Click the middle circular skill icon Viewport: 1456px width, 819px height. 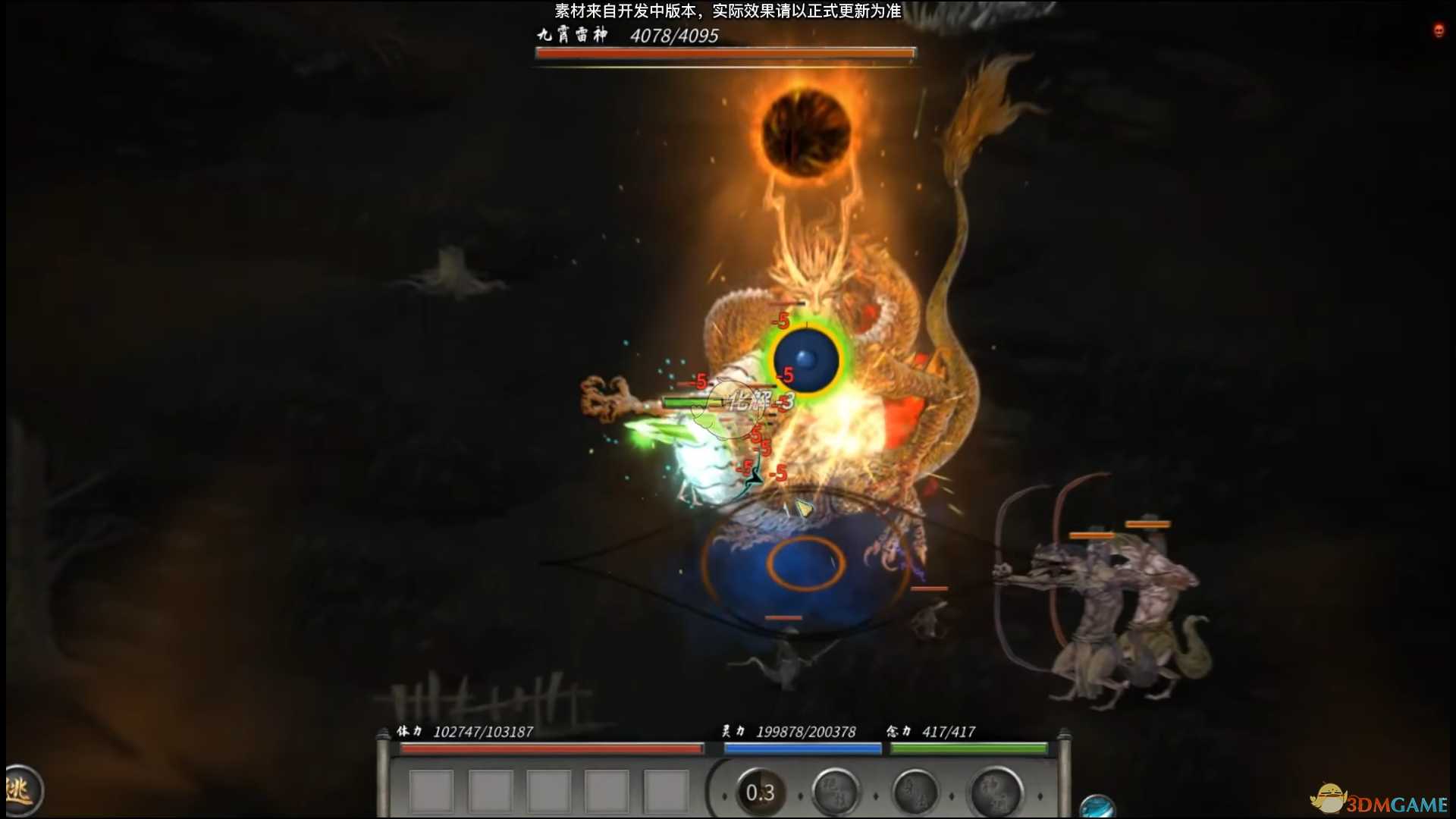(x=916, y=792)
